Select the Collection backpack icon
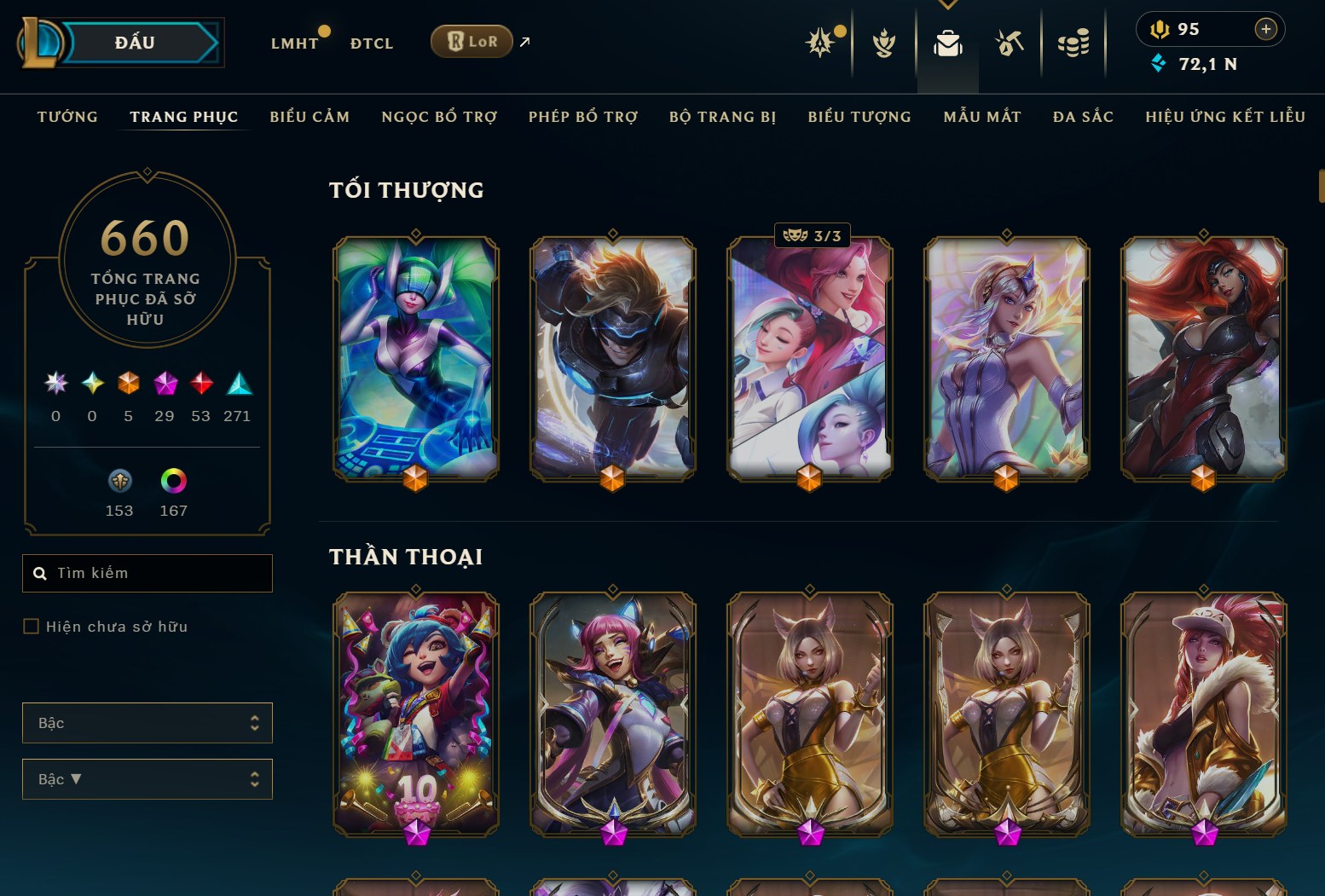This screenshot has height=896, width=1325. point(947,44)
